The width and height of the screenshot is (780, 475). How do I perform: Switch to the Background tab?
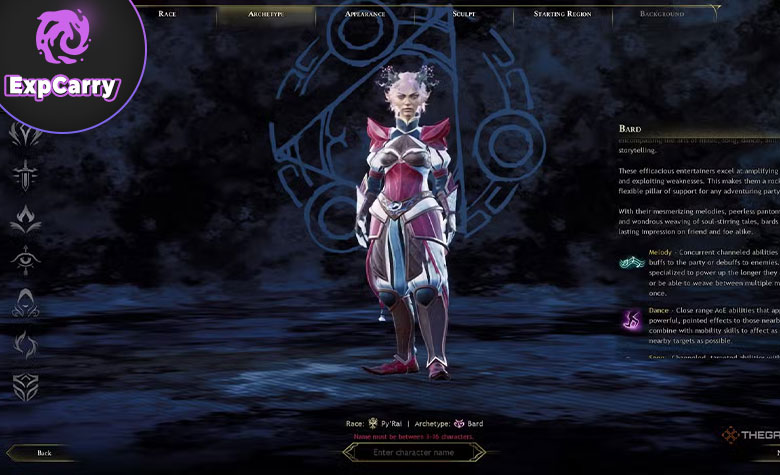662,14
